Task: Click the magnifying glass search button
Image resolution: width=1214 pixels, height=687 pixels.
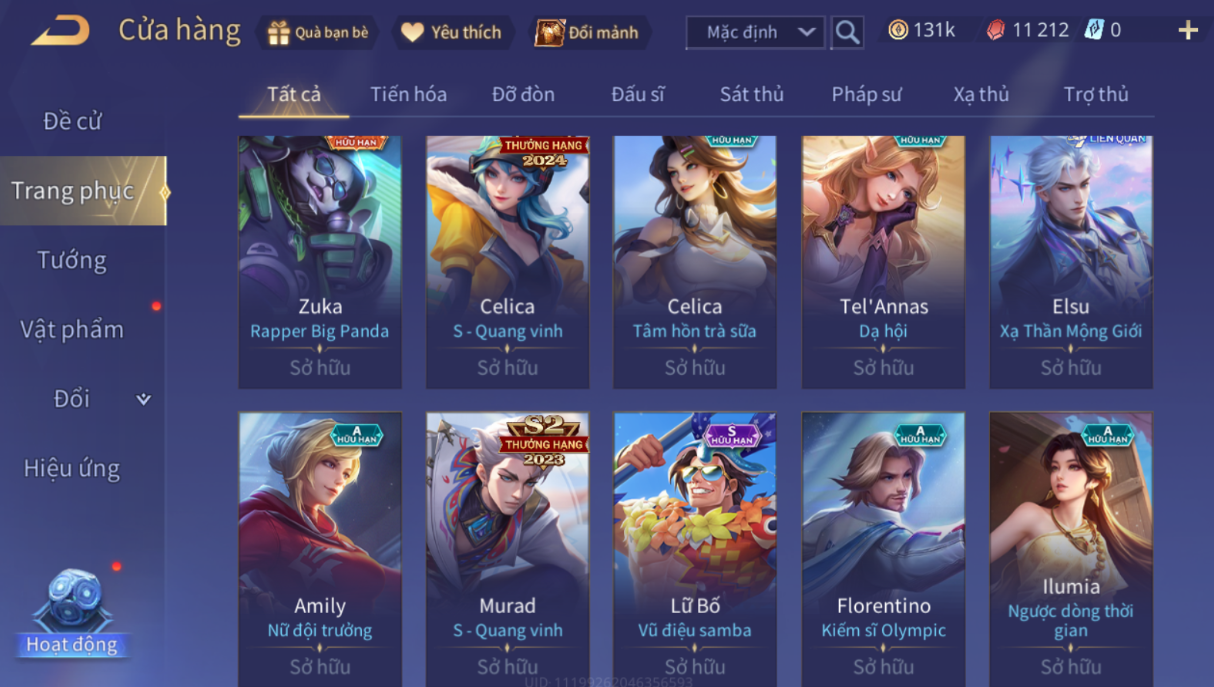Action: coord(847,32)
